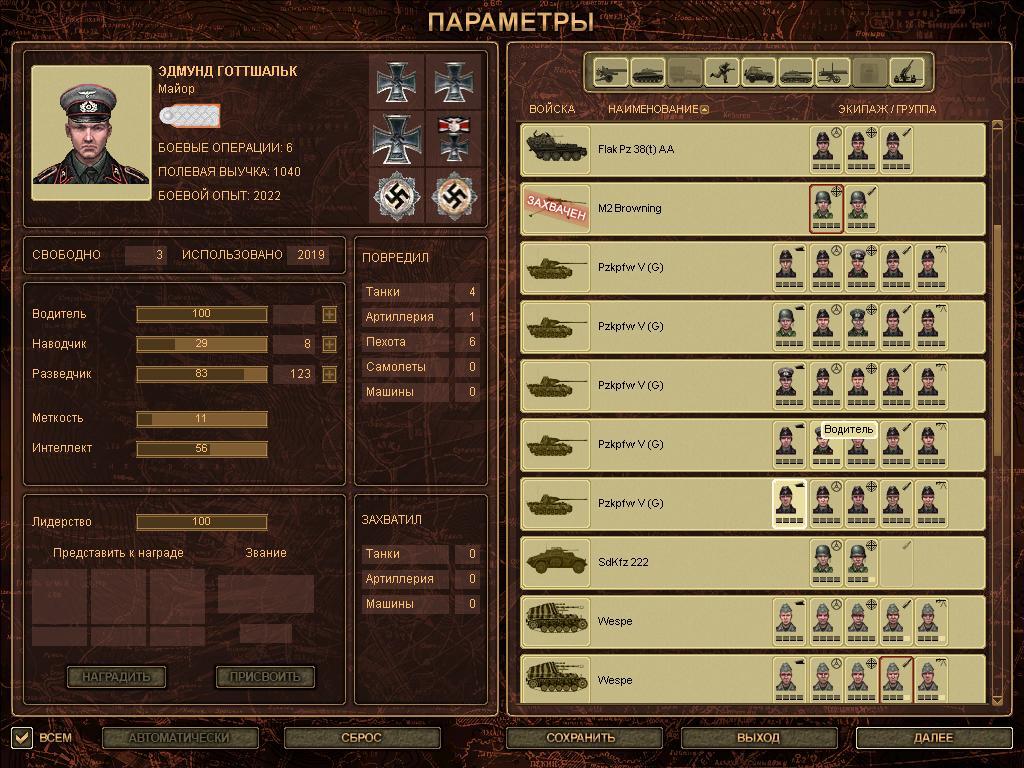Image resolution: width=1024 pixels, height=768 pixels.
Task: Click the ПРИСВОИТЬ rank button
Action: coord(265,677)
